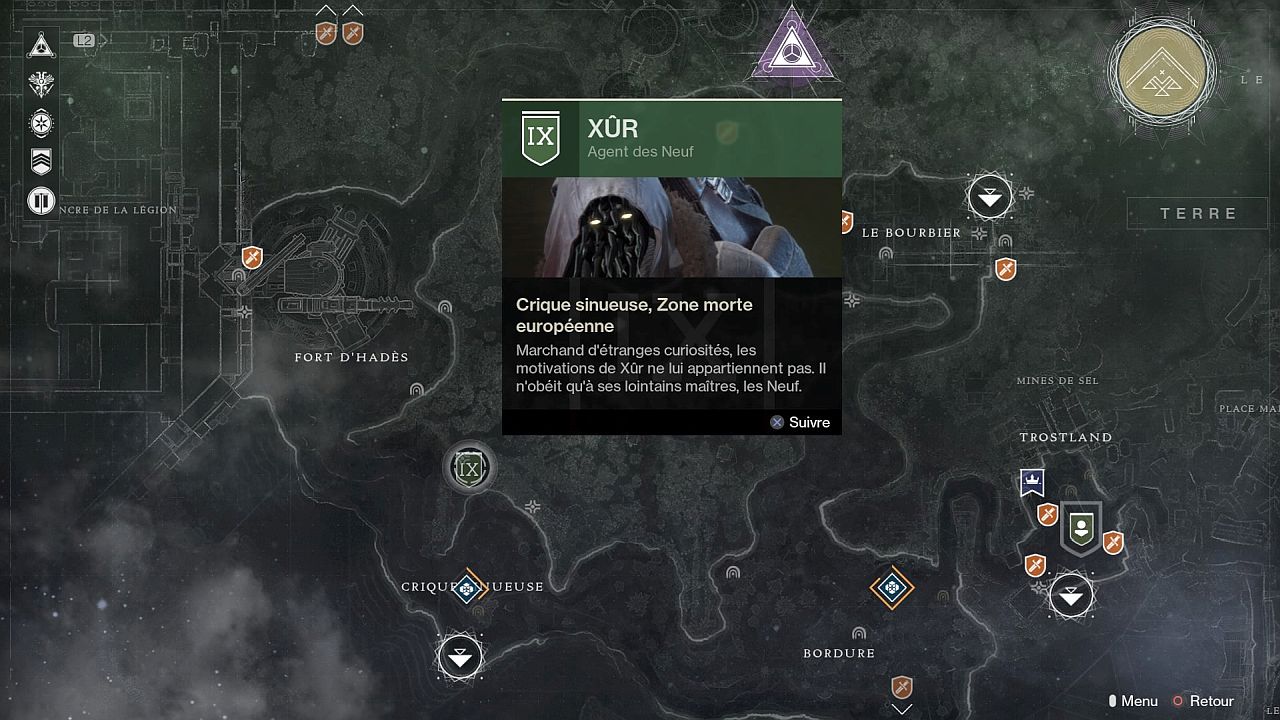The image size is (1280, 720).
Task: Open the chevron banner icon in the left sidebar
Action: pyautogui.click(x=41, y=162)
